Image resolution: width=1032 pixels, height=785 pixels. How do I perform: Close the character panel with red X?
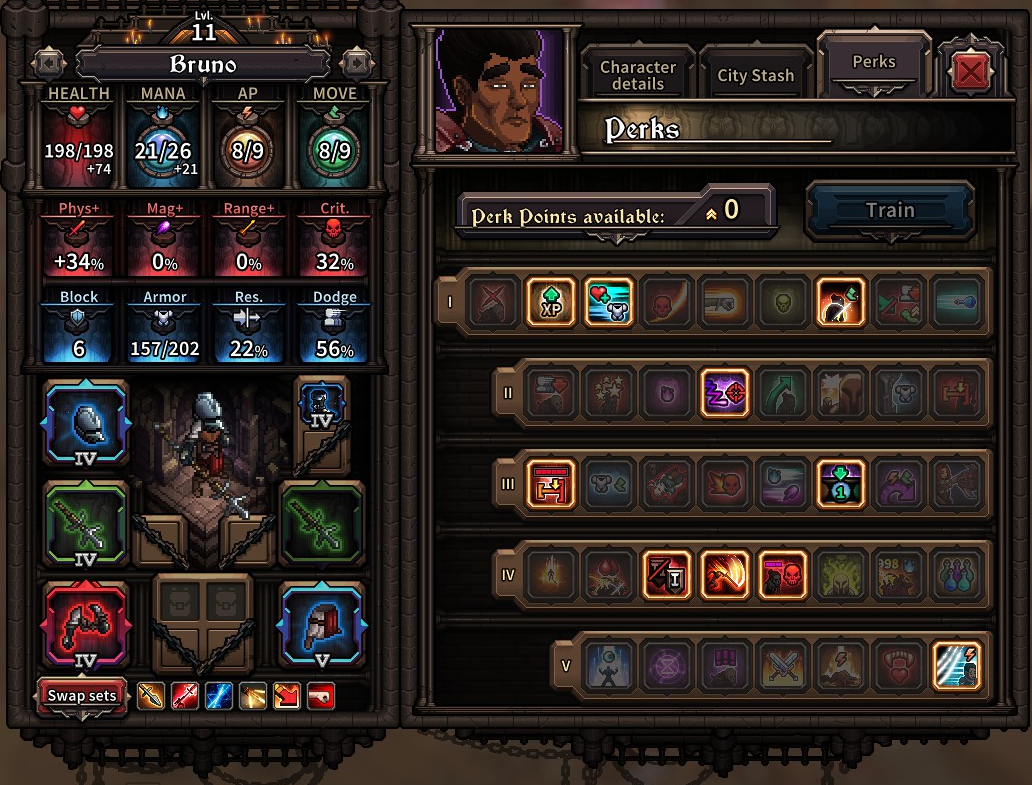[967, 73]
